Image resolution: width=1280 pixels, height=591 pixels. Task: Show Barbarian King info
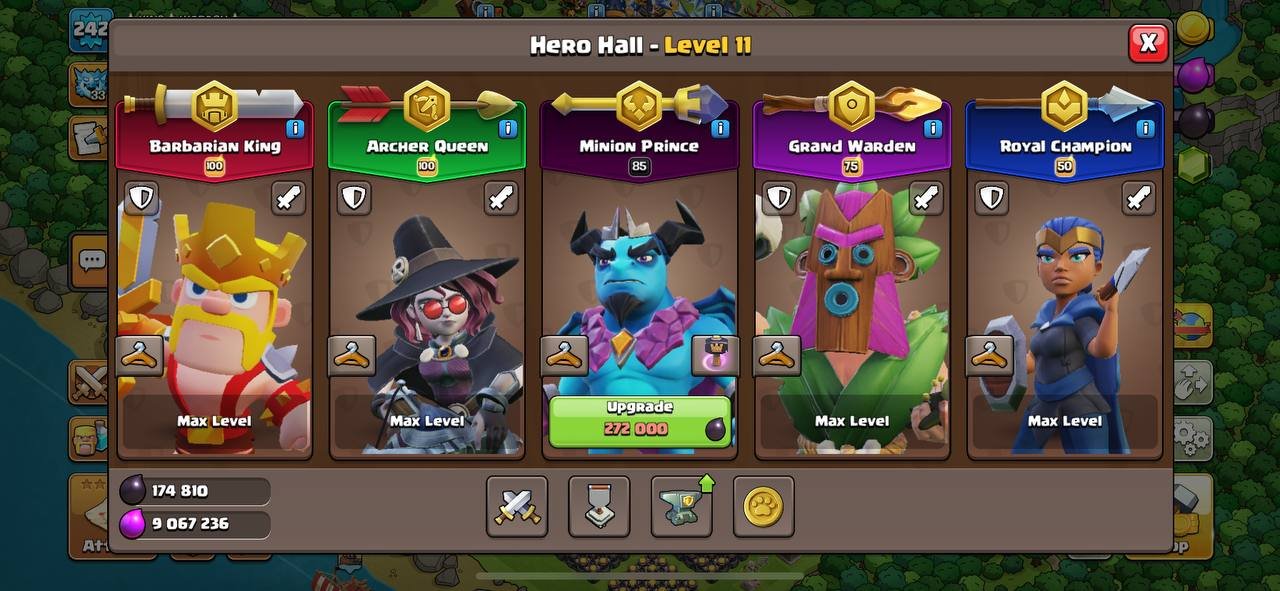[295, 129]
